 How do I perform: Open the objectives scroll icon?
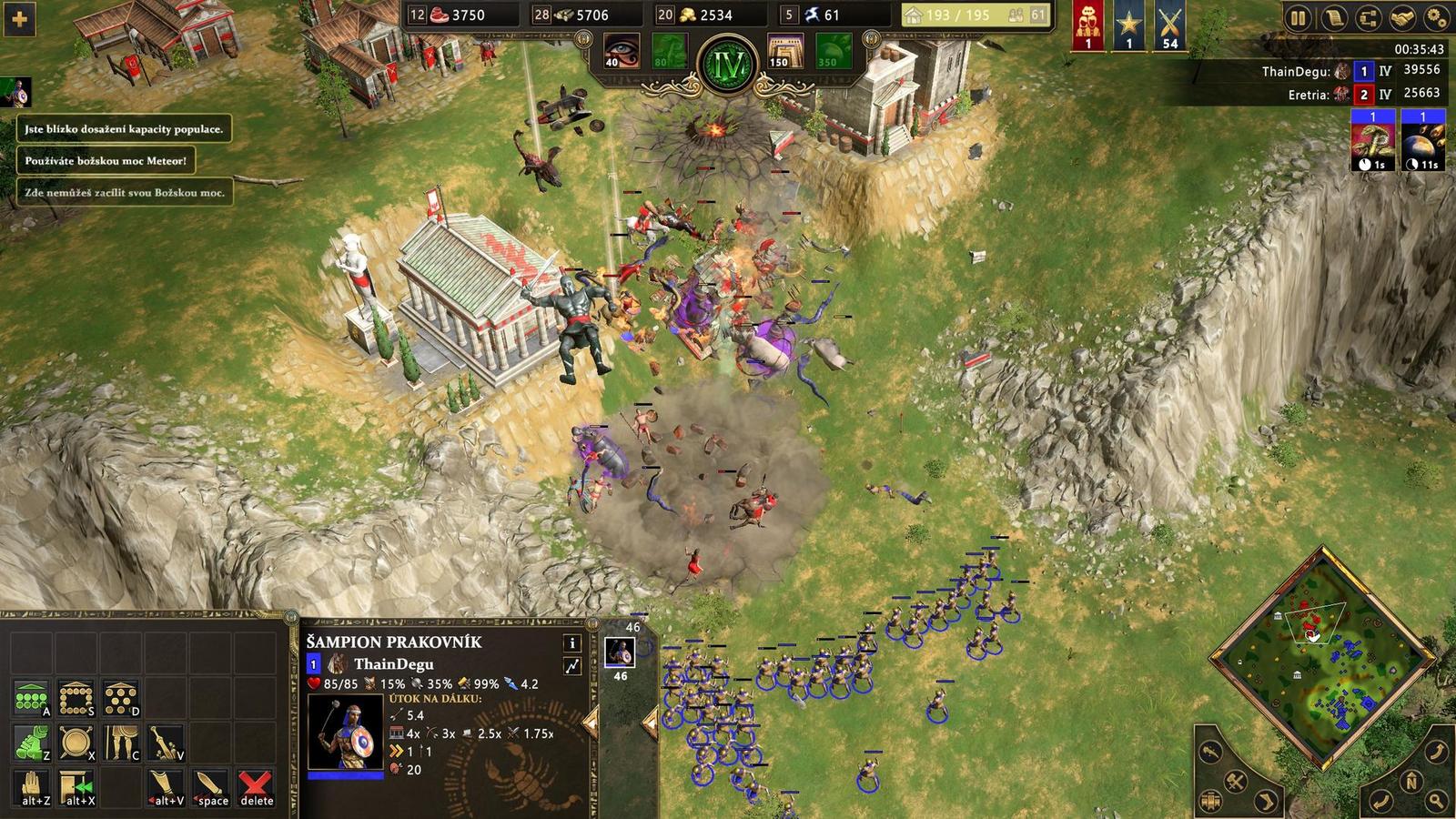(x=1333, y=15)
